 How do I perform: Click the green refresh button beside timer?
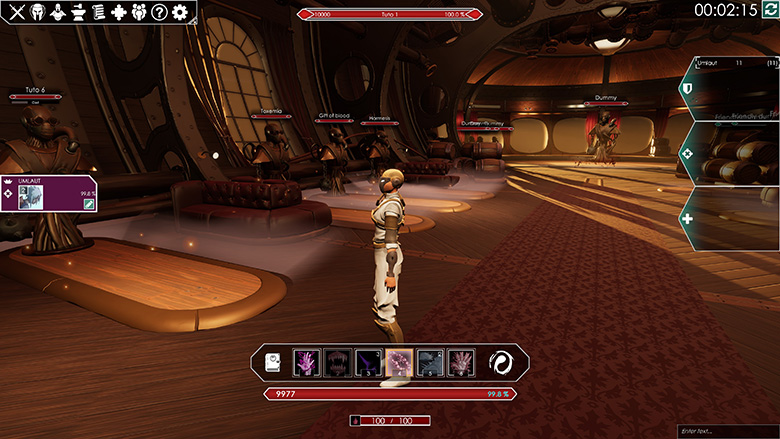point(769,10)
